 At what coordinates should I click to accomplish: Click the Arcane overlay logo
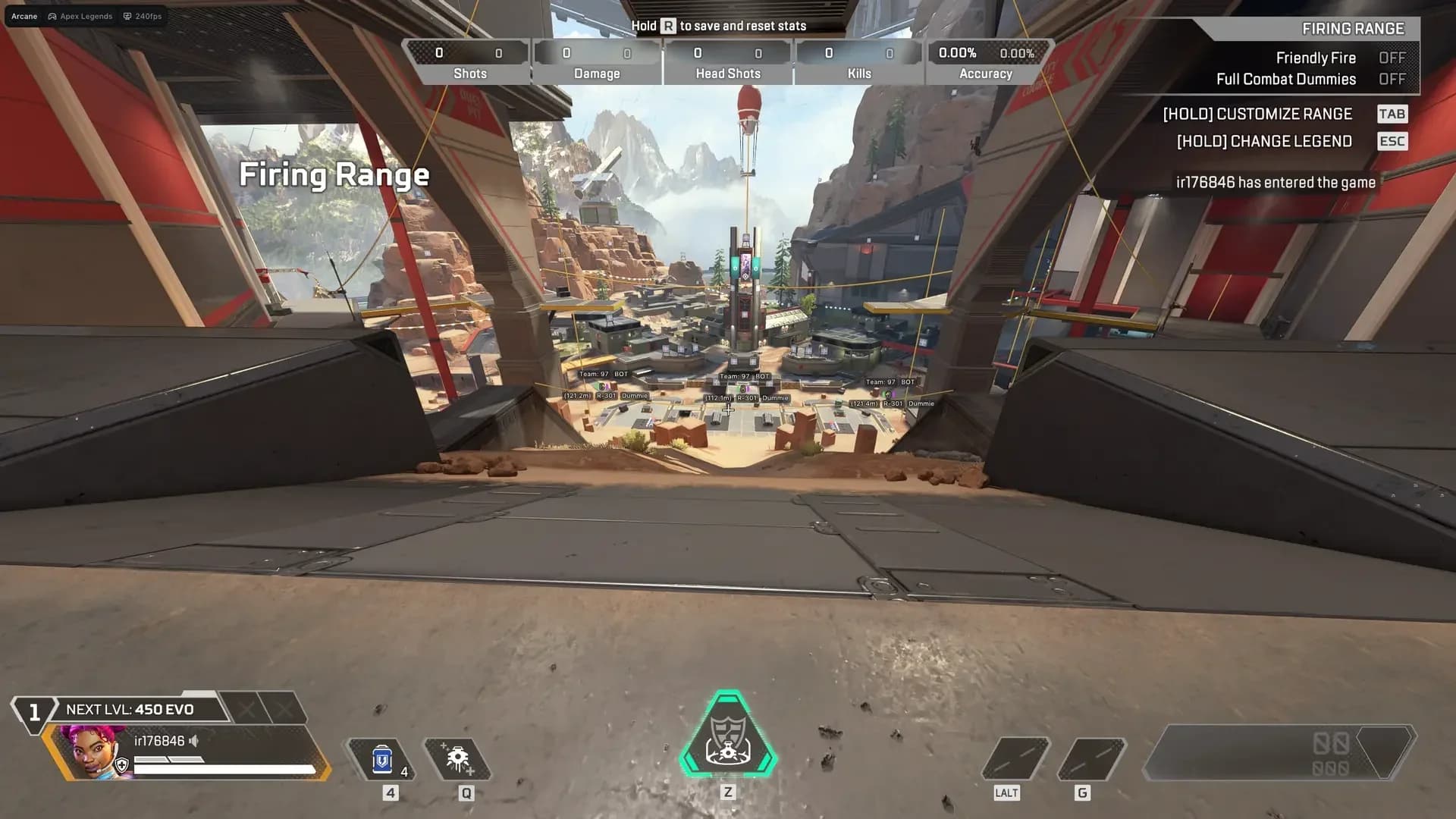(24, 16)
